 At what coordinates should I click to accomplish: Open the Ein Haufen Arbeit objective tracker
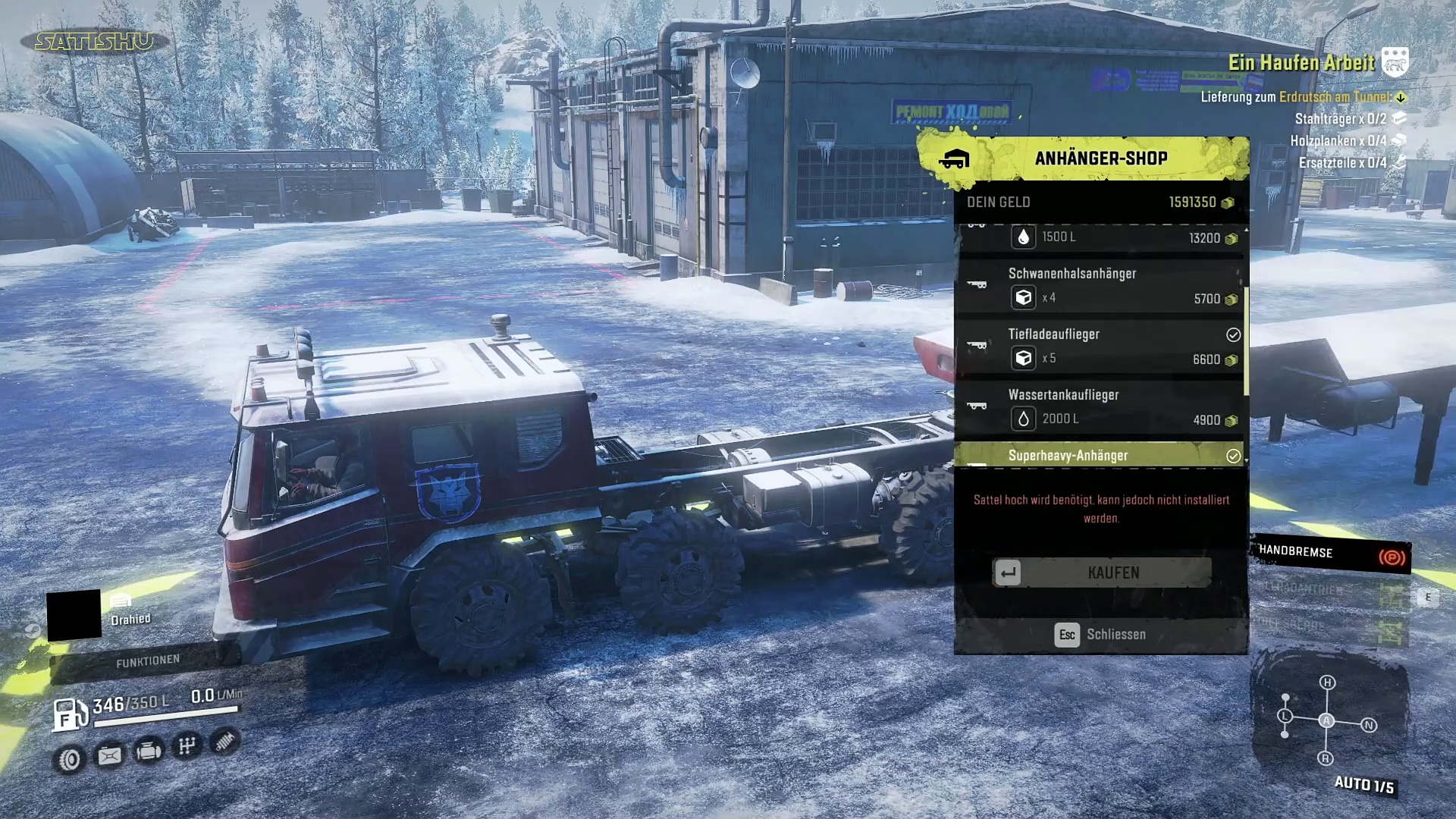(x=1301, y=63)
